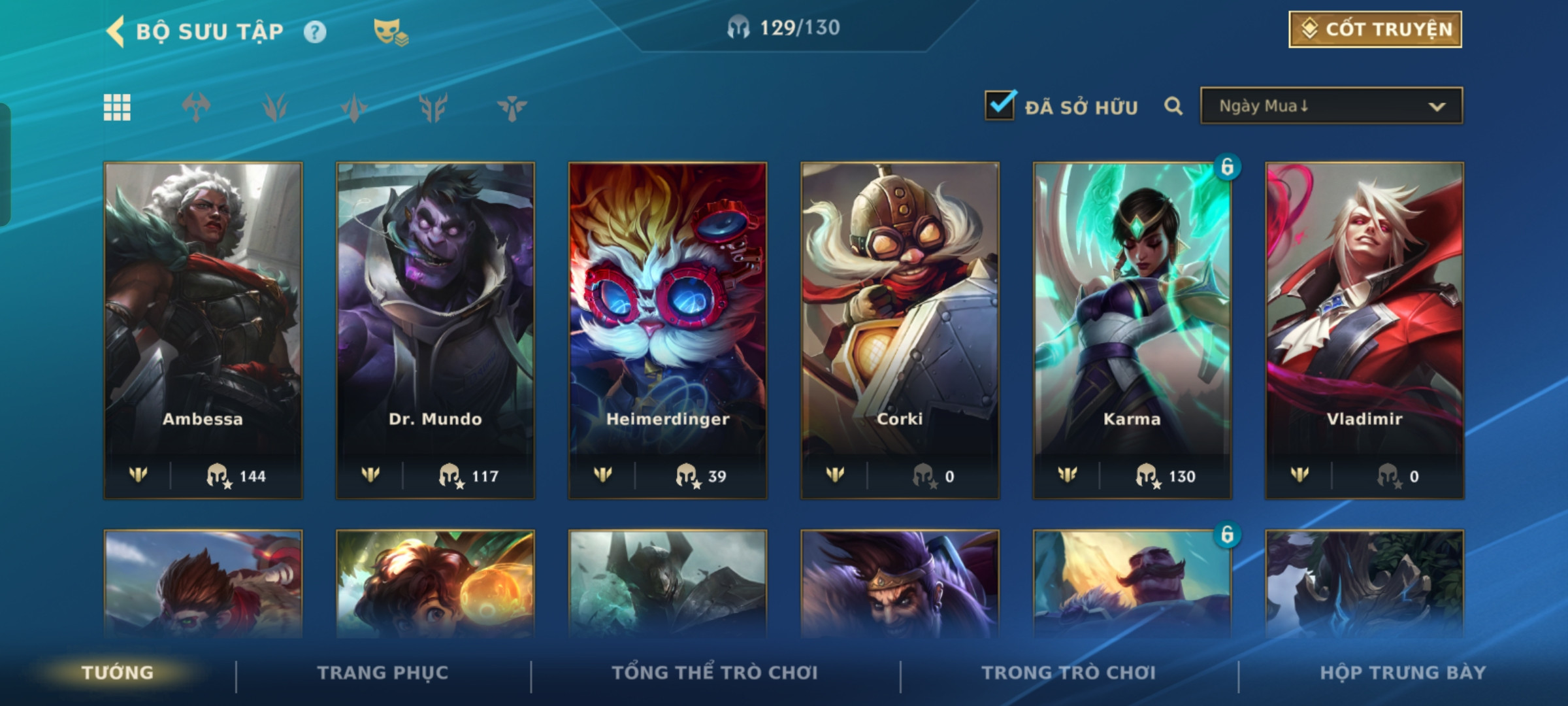This screenshot has height=706, width=1568.
Task: Choose the Dr. Mundo champion card
Action: pos(435,330)
